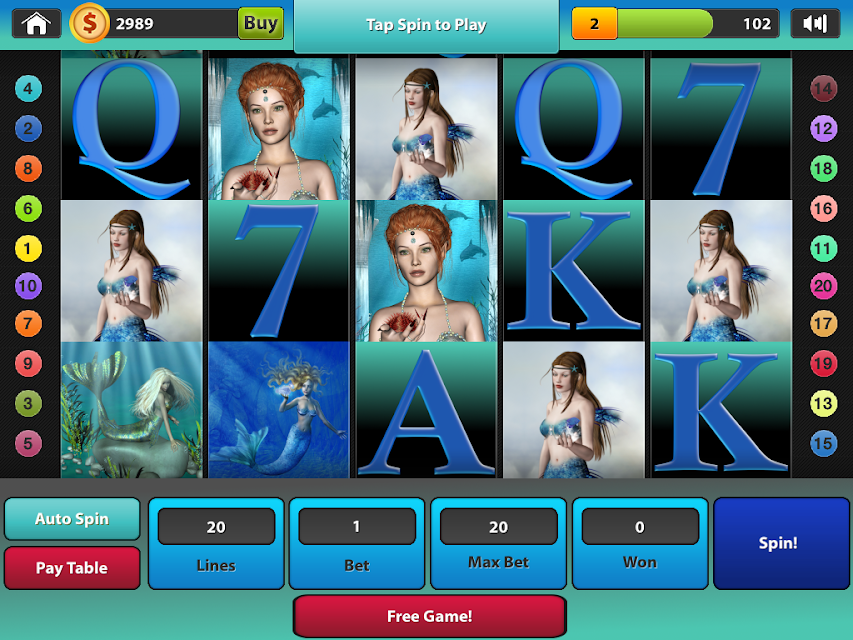Highlight payline marker 20
This screenshot has width=853, height=640.
[823, 287]
